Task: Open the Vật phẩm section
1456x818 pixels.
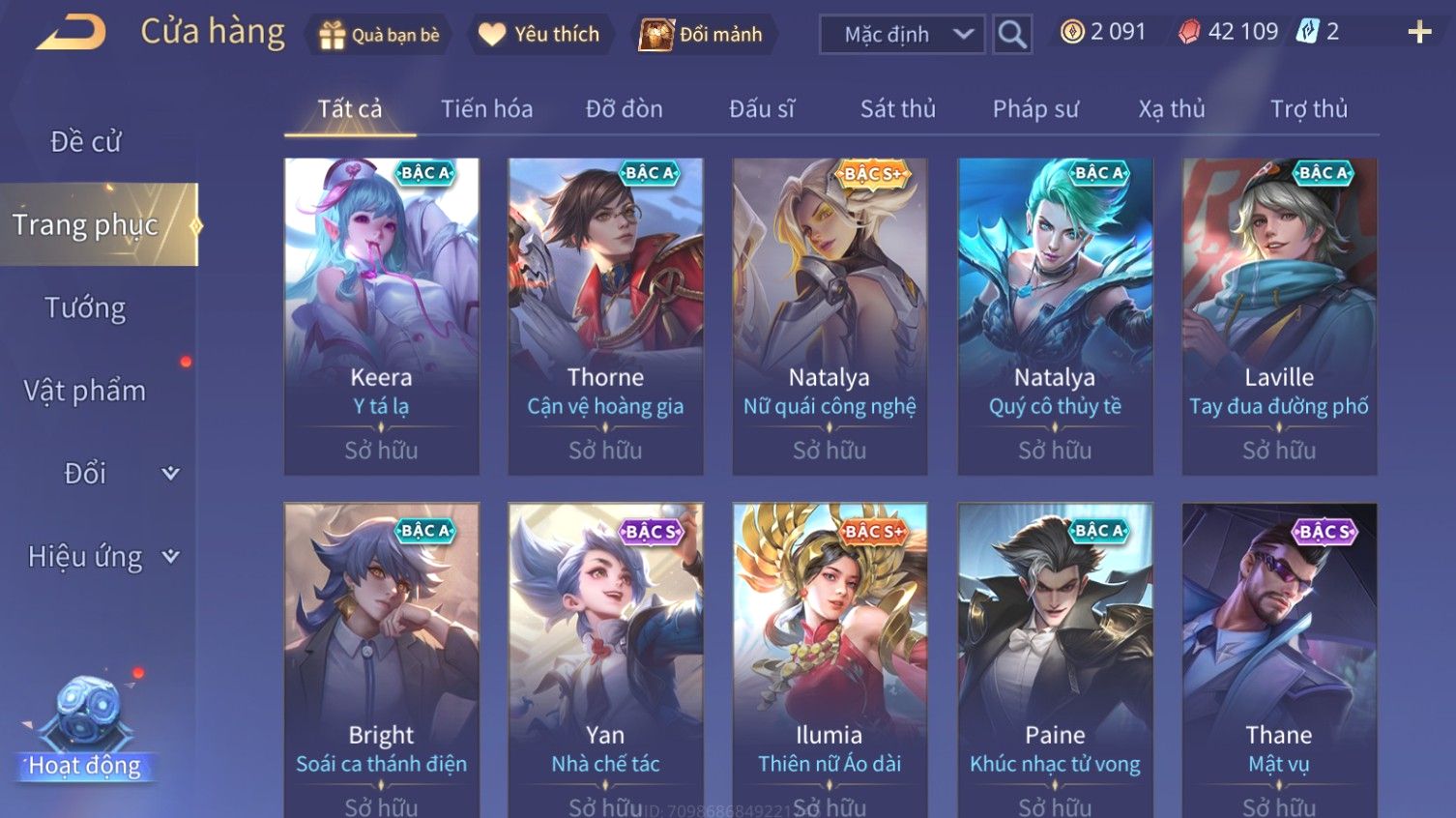Action: (x=85, y=391)
